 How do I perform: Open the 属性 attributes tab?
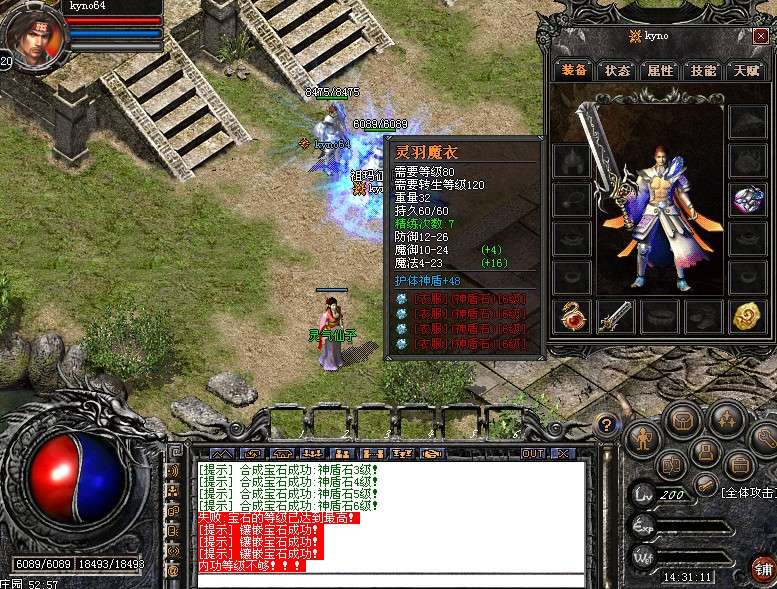pos(660,71)
